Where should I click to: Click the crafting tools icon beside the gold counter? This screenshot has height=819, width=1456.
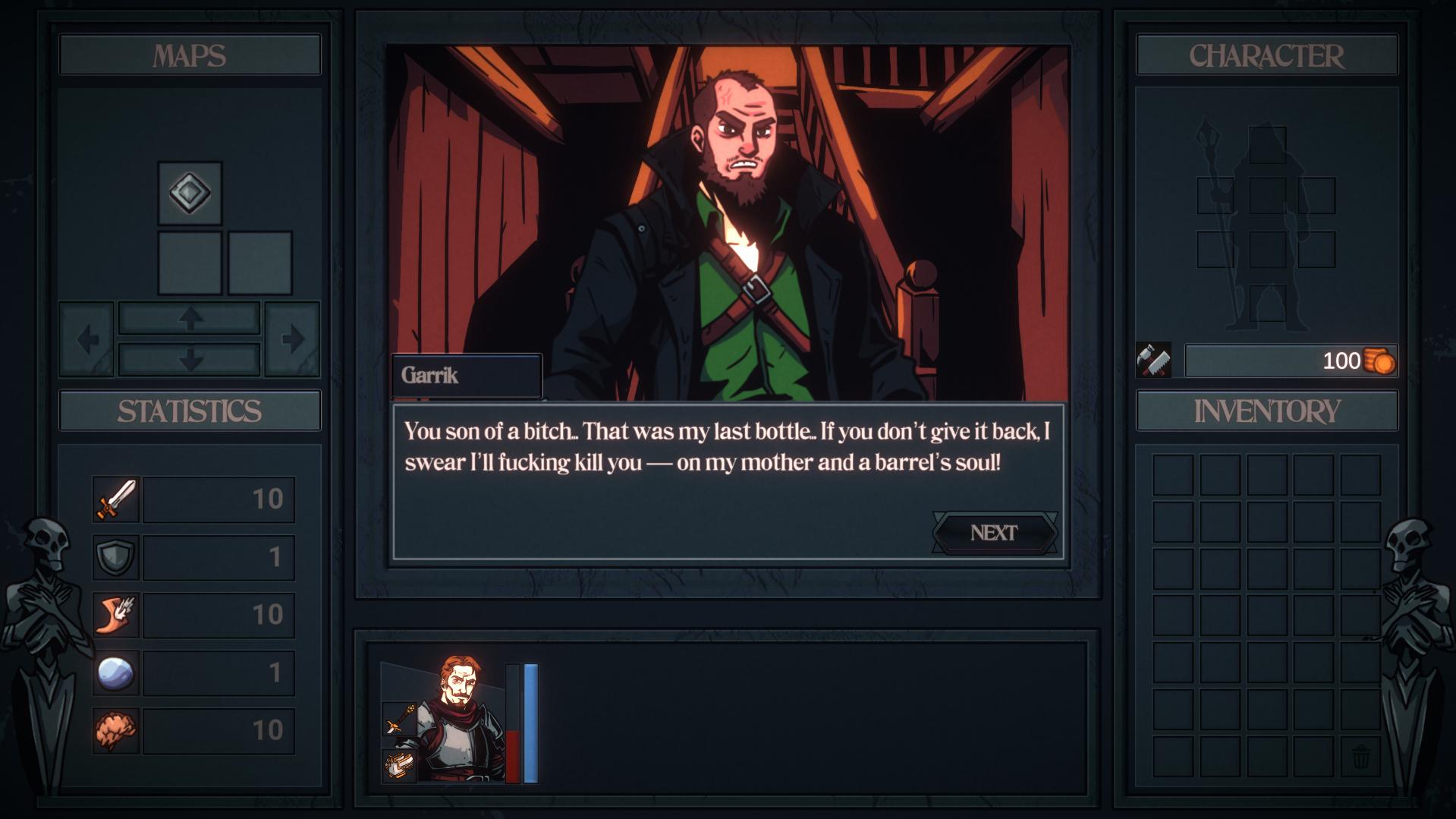click(x=1156, y=361)
